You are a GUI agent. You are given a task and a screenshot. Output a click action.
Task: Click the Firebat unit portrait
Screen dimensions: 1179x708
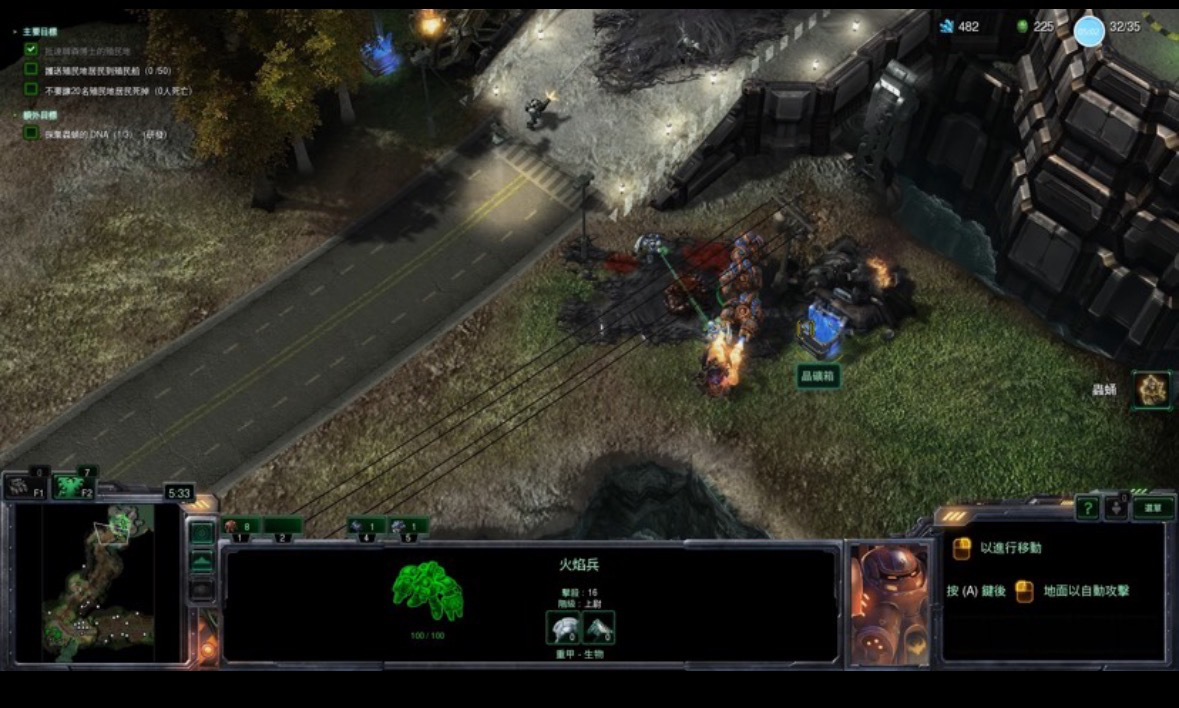click(x=888, y=604)
